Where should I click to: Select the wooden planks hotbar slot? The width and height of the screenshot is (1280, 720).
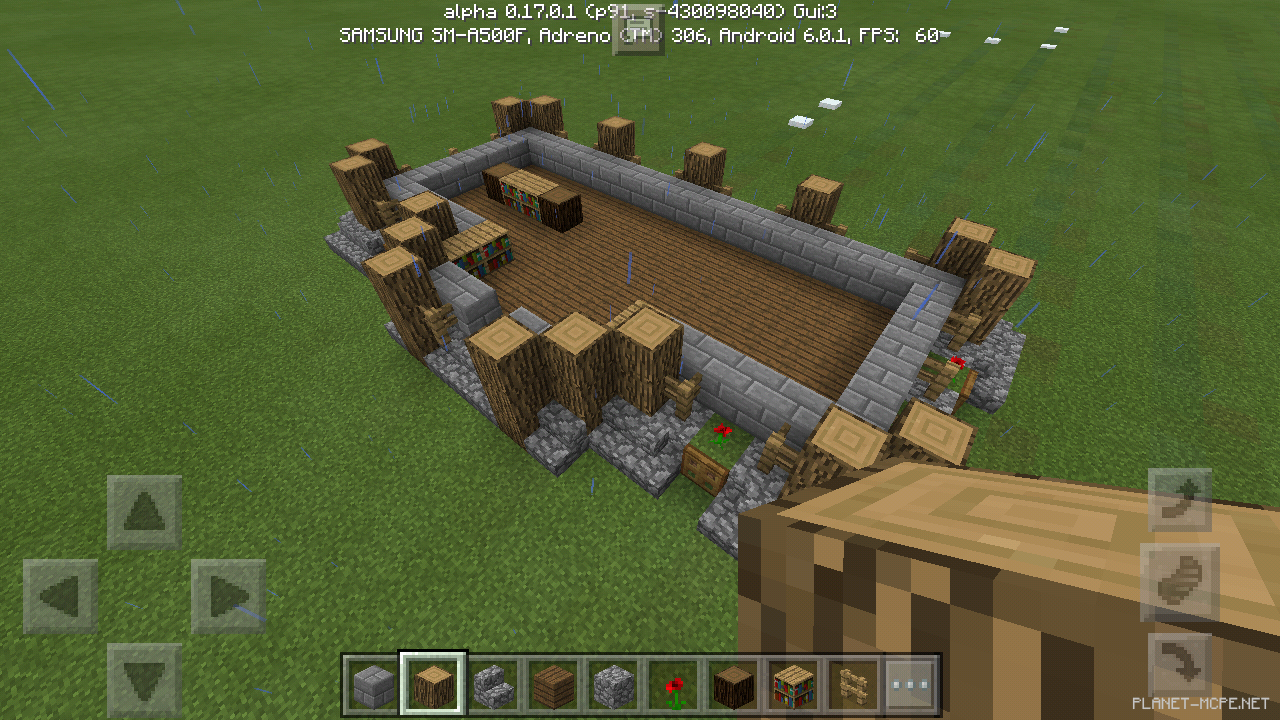[552, 682]
